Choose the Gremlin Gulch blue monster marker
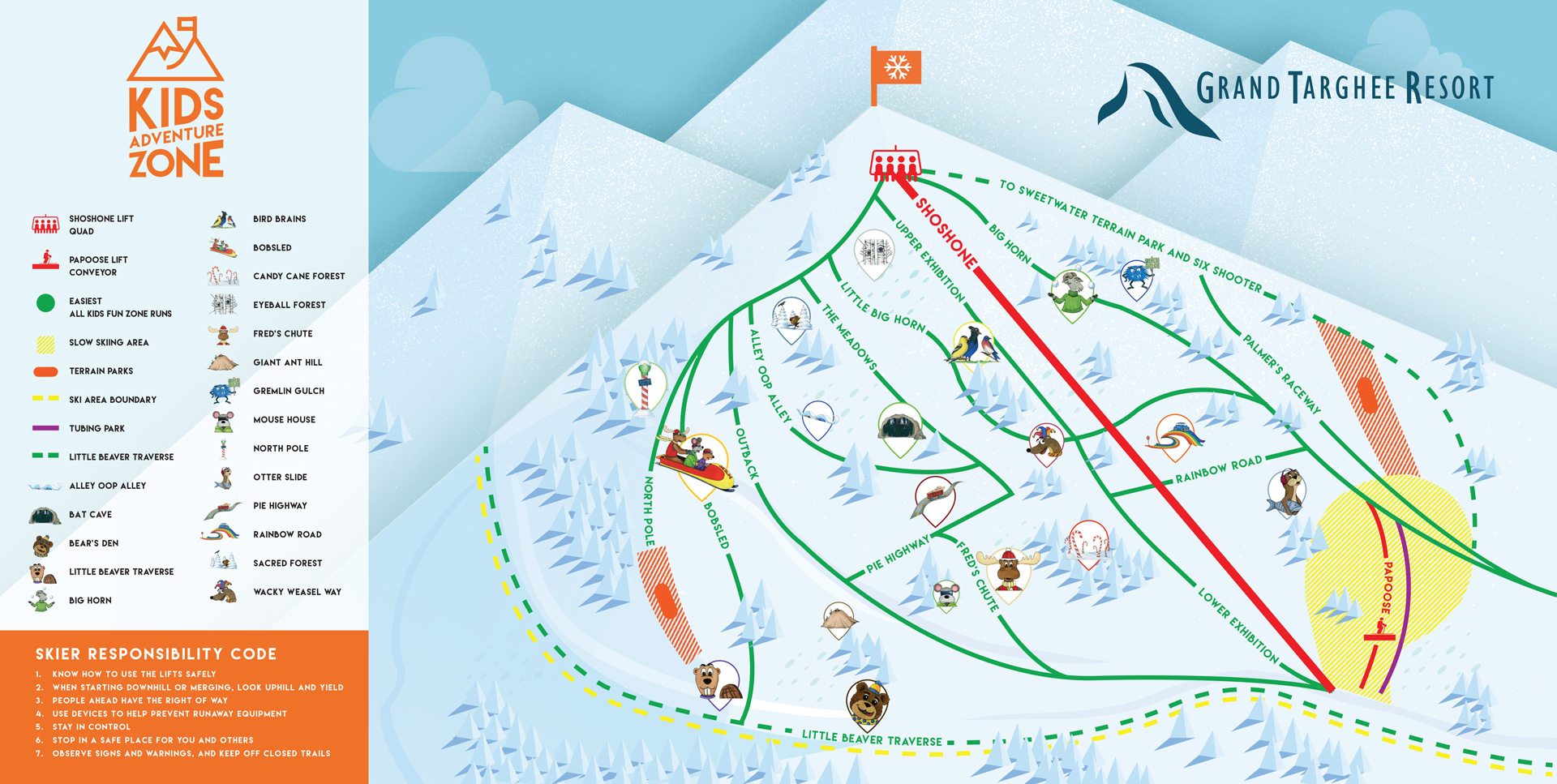The height and width of the screenshot is (784, 1557). point(1135,277)
